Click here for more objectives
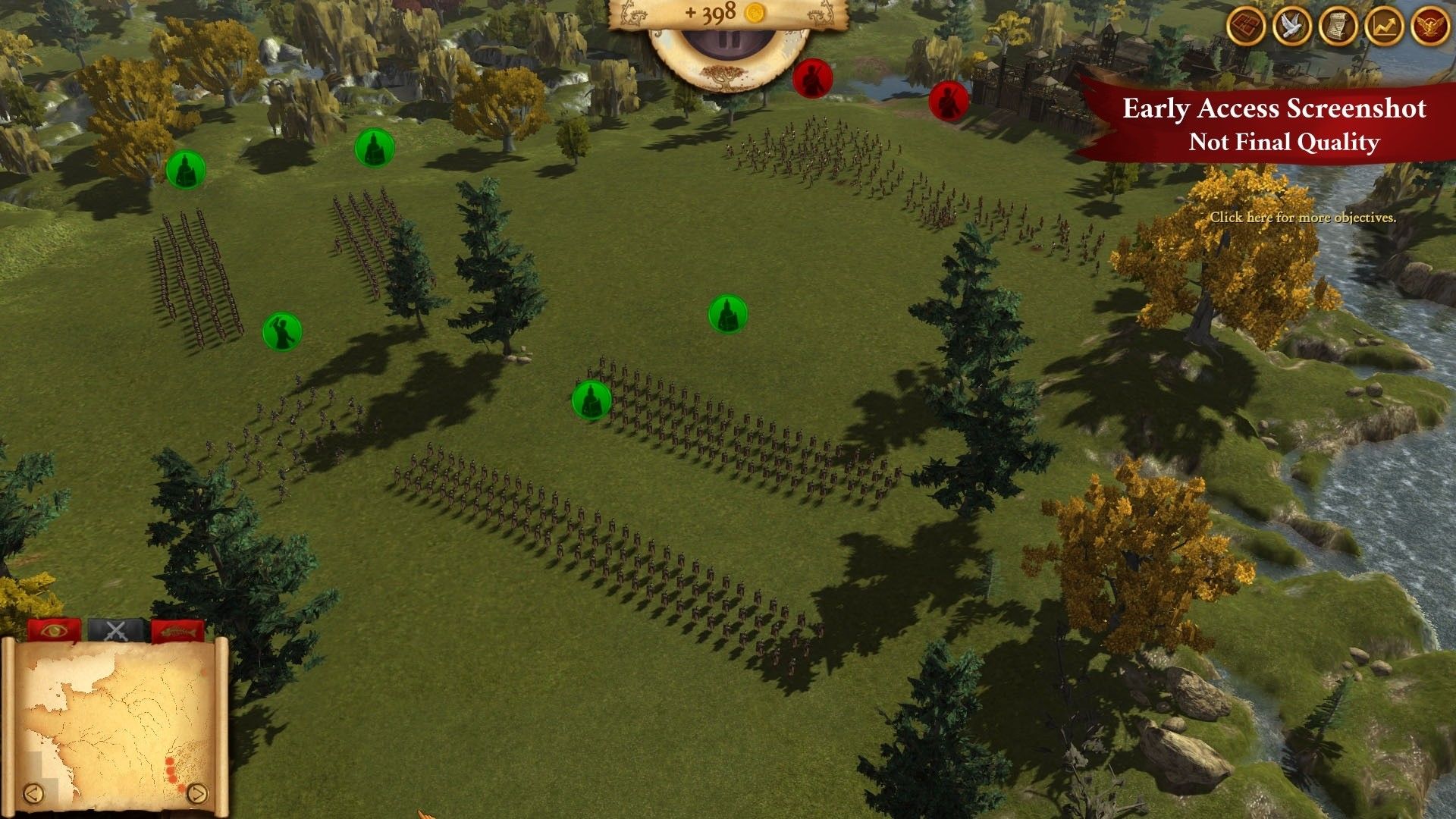The image size is (1456, 819). pyautogui.click(x=1302, y=218)
